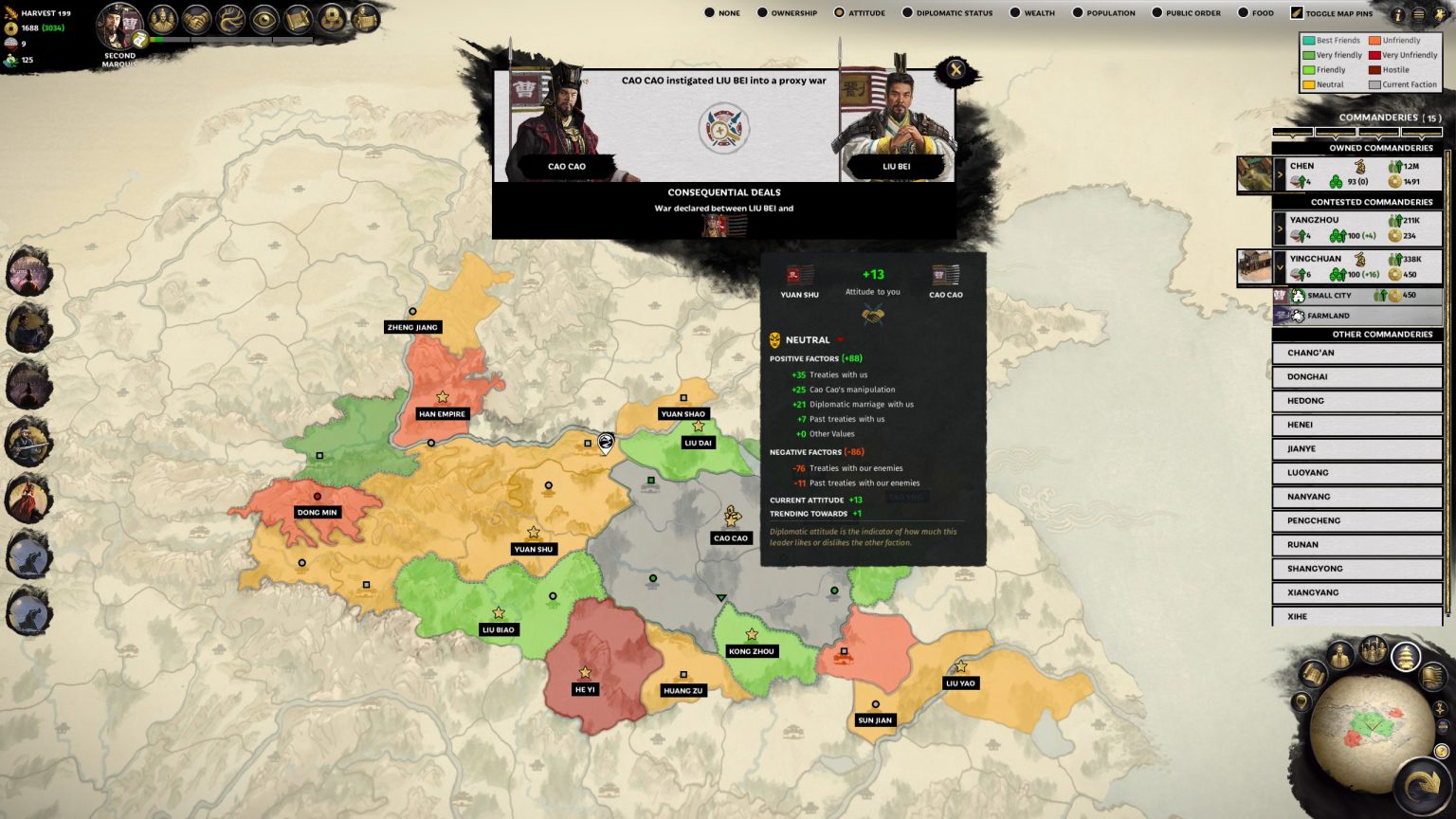Click CHANG'AN in other commanderies list
This screenshot has width=1456, height=819.
[1357, 353]
